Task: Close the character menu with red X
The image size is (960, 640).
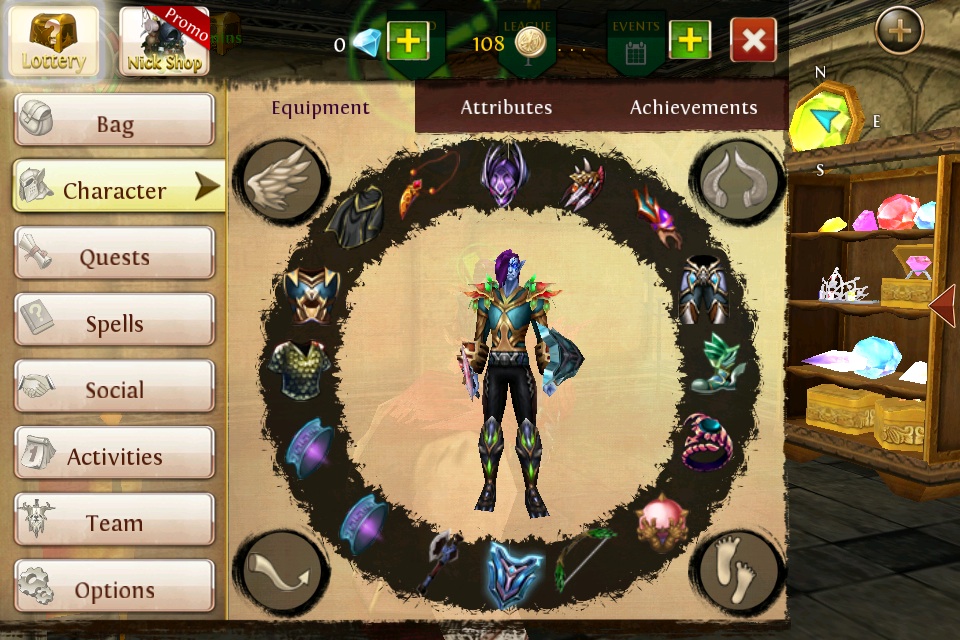Action: pyautogui.click(x=753, y=41)
